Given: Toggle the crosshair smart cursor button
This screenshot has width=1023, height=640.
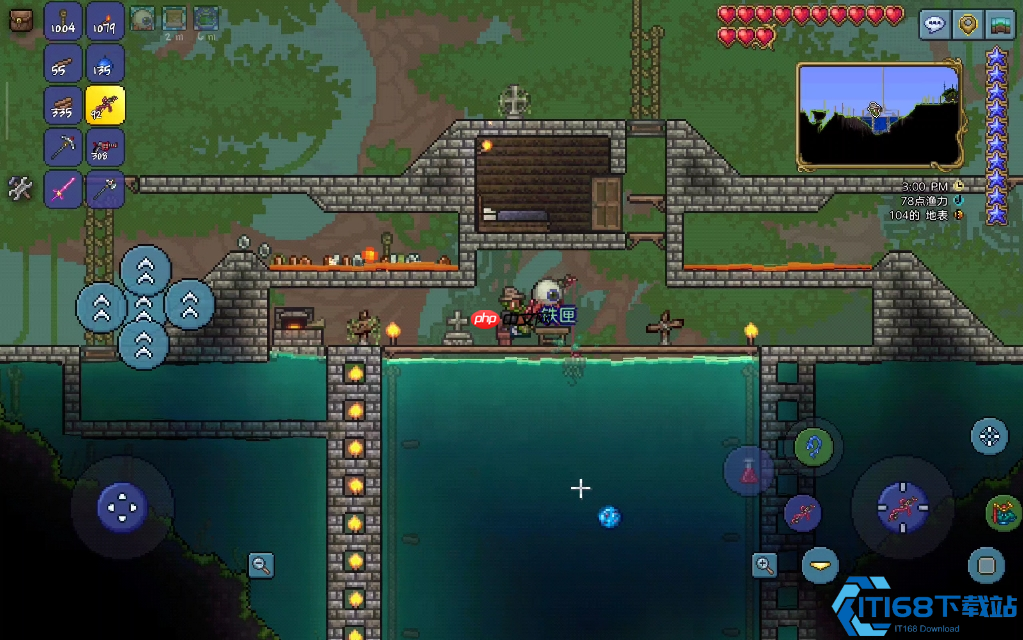Looking at the screenshot, I should coord(989,436).
